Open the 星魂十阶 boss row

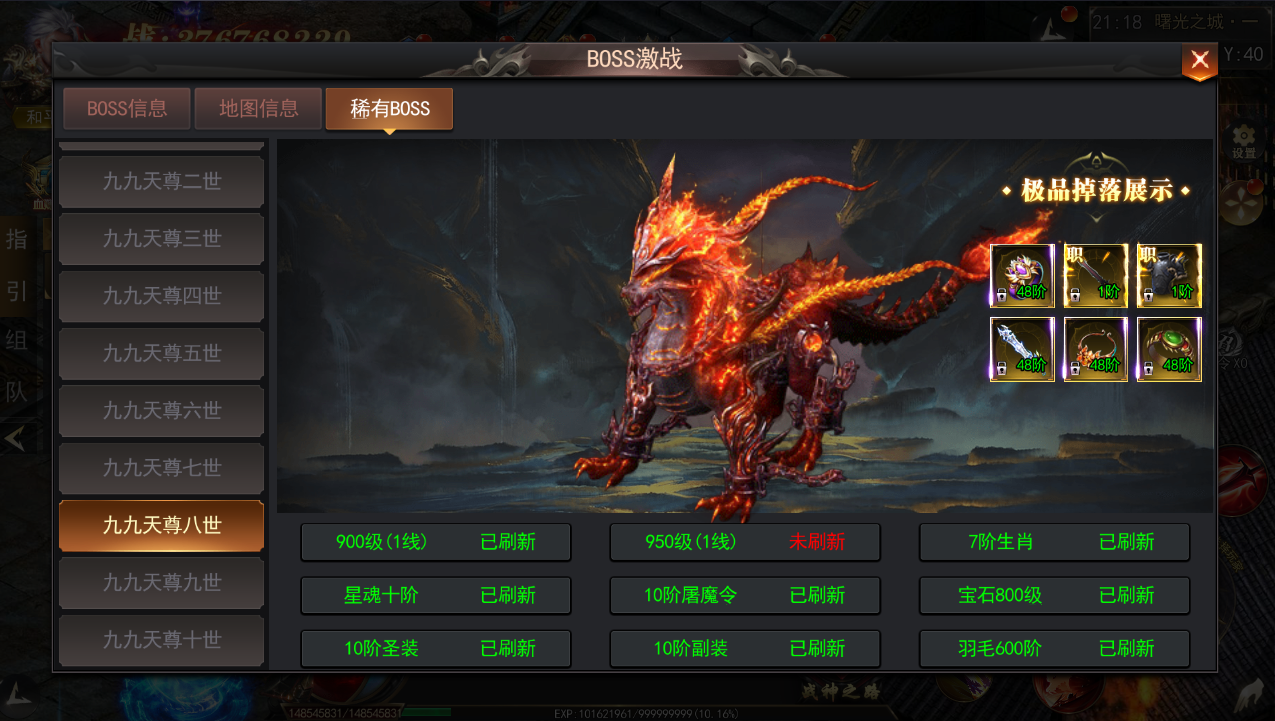pyautogui.click(x=436, y=595)
